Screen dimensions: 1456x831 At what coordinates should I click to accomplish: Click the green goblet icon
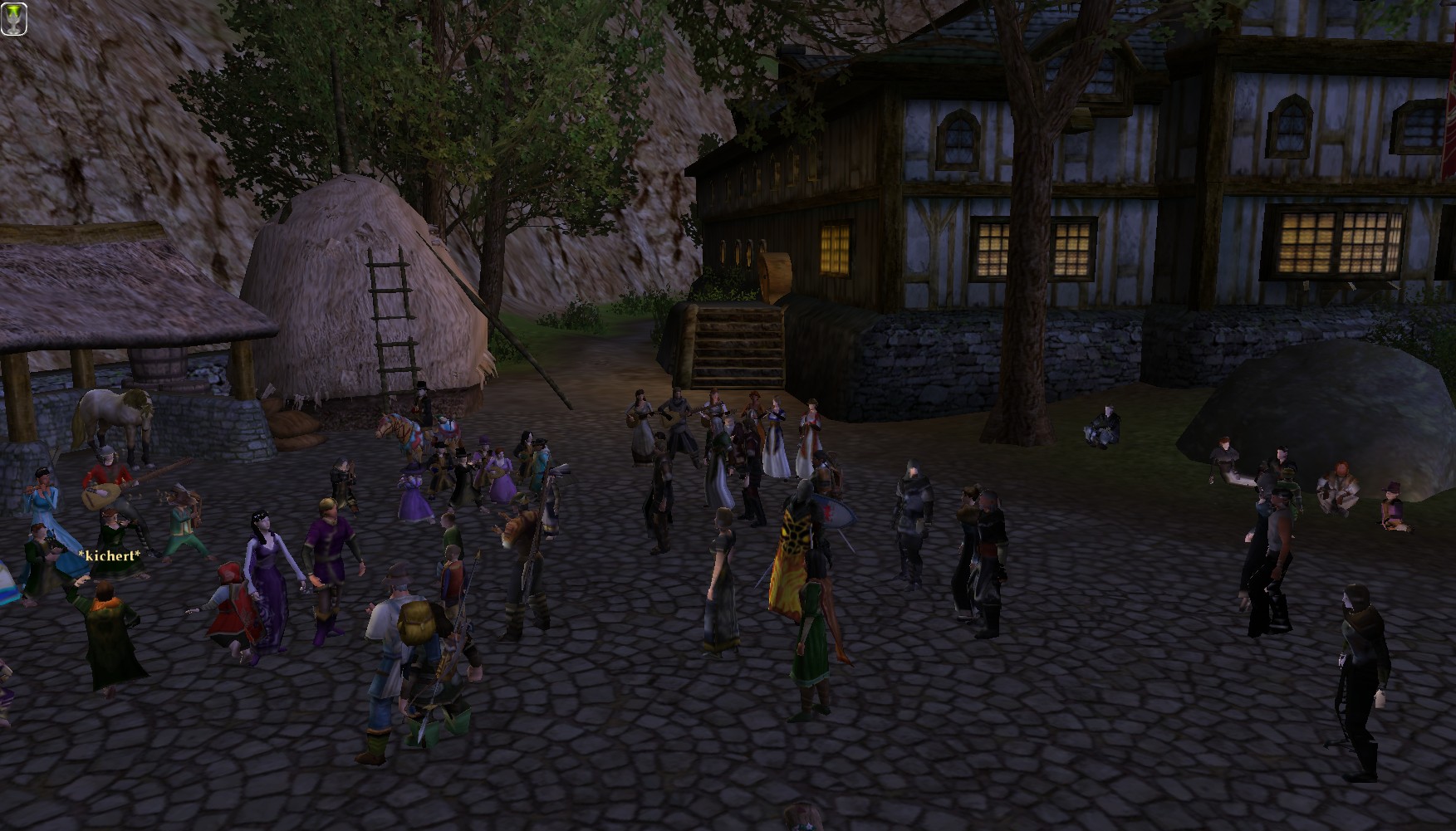click(14, 18)
